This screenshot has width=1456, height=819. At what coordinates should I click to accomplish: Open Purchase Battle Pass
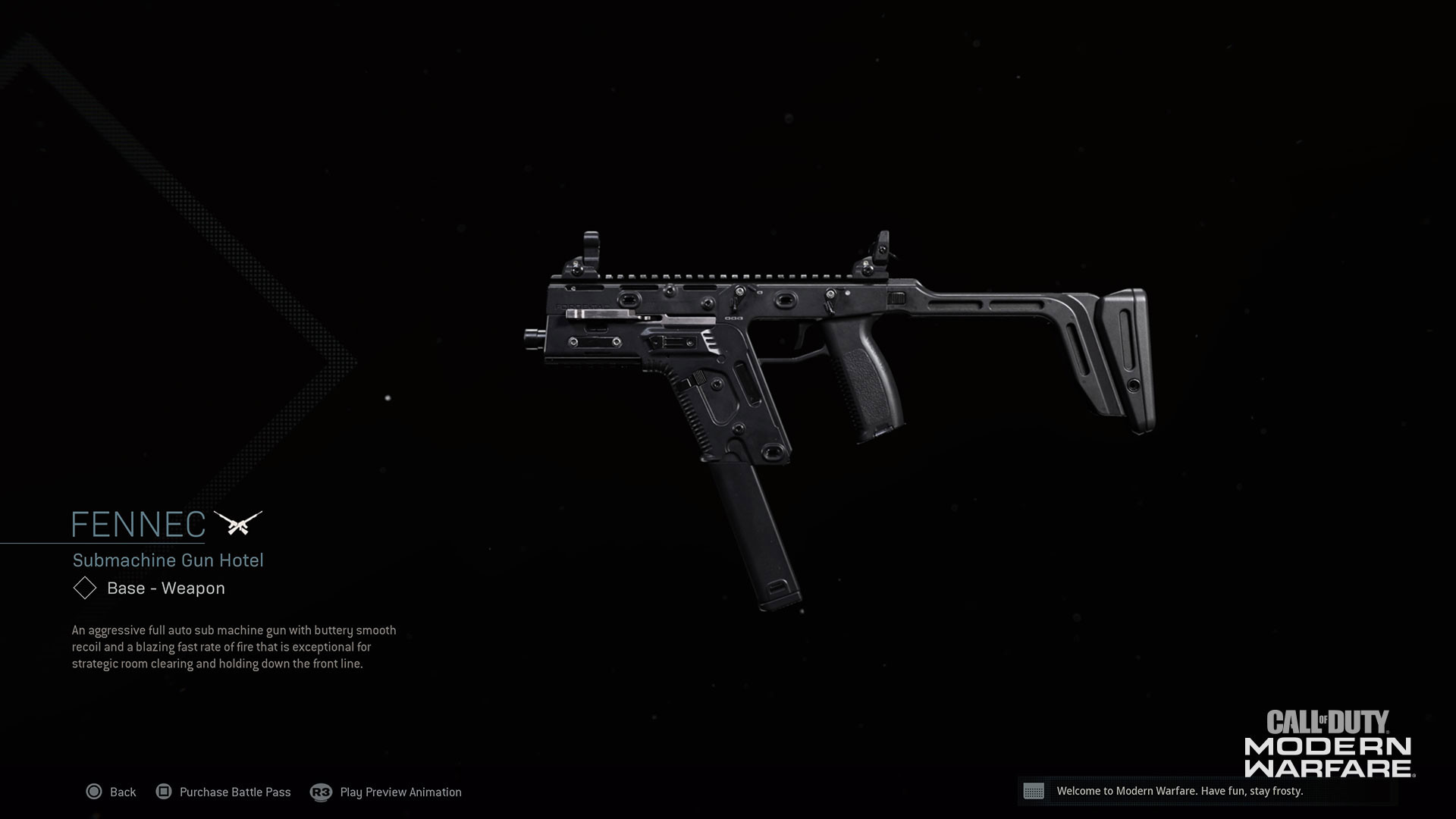tap(234, 792)
